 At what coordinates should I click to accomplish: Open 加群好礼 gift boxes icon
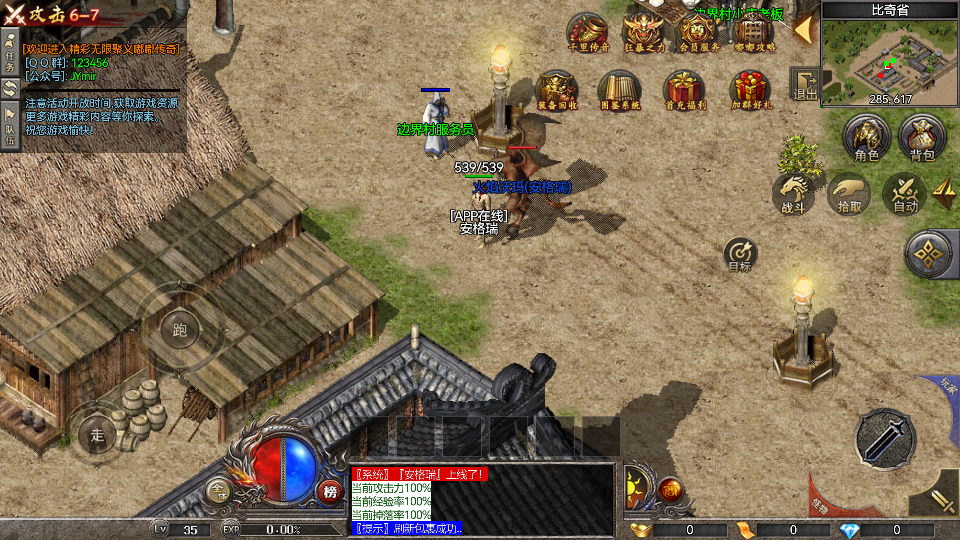coord(750,90)
